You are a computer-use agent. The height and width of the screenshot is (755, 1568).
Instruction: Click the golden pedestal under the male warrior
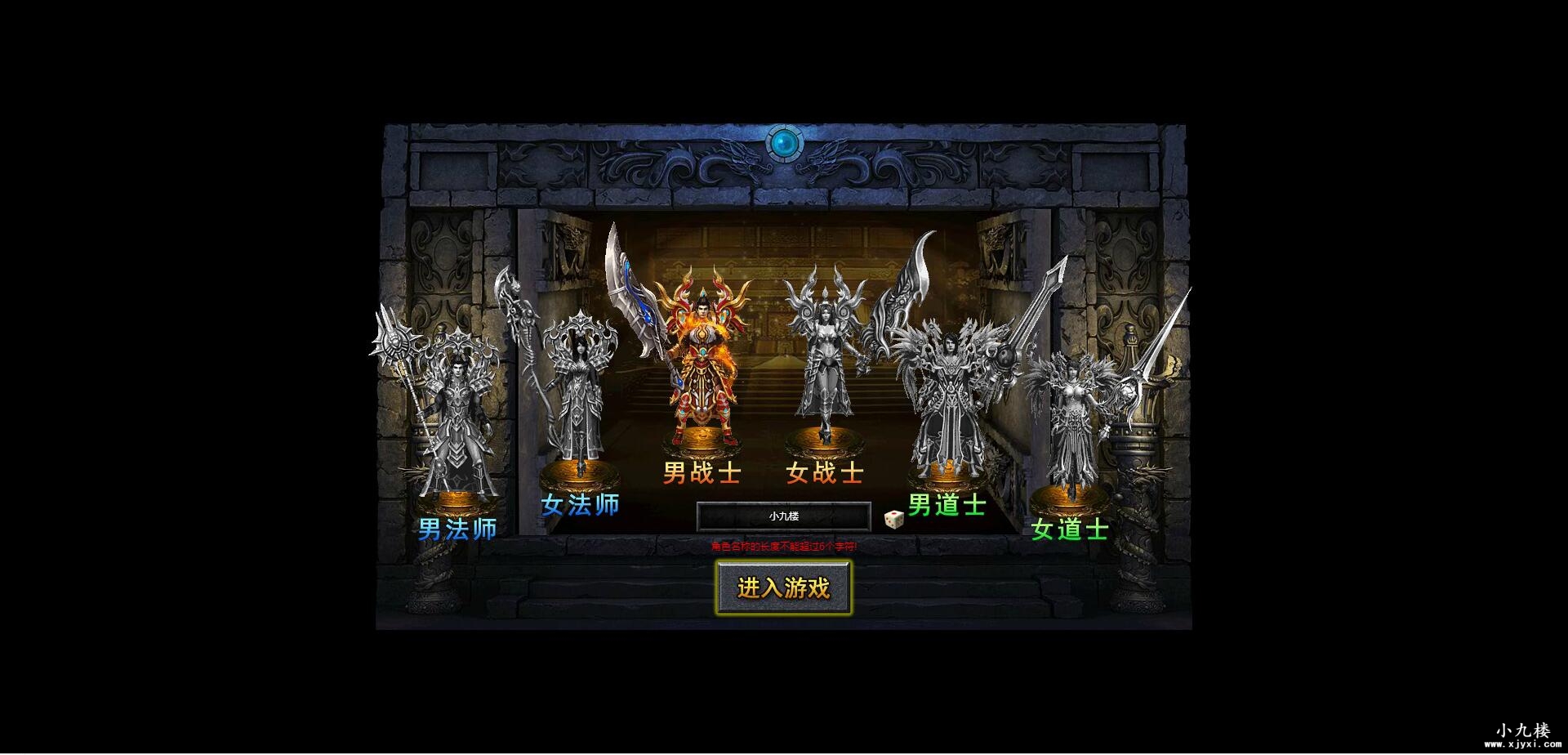(x=704, y=441)
